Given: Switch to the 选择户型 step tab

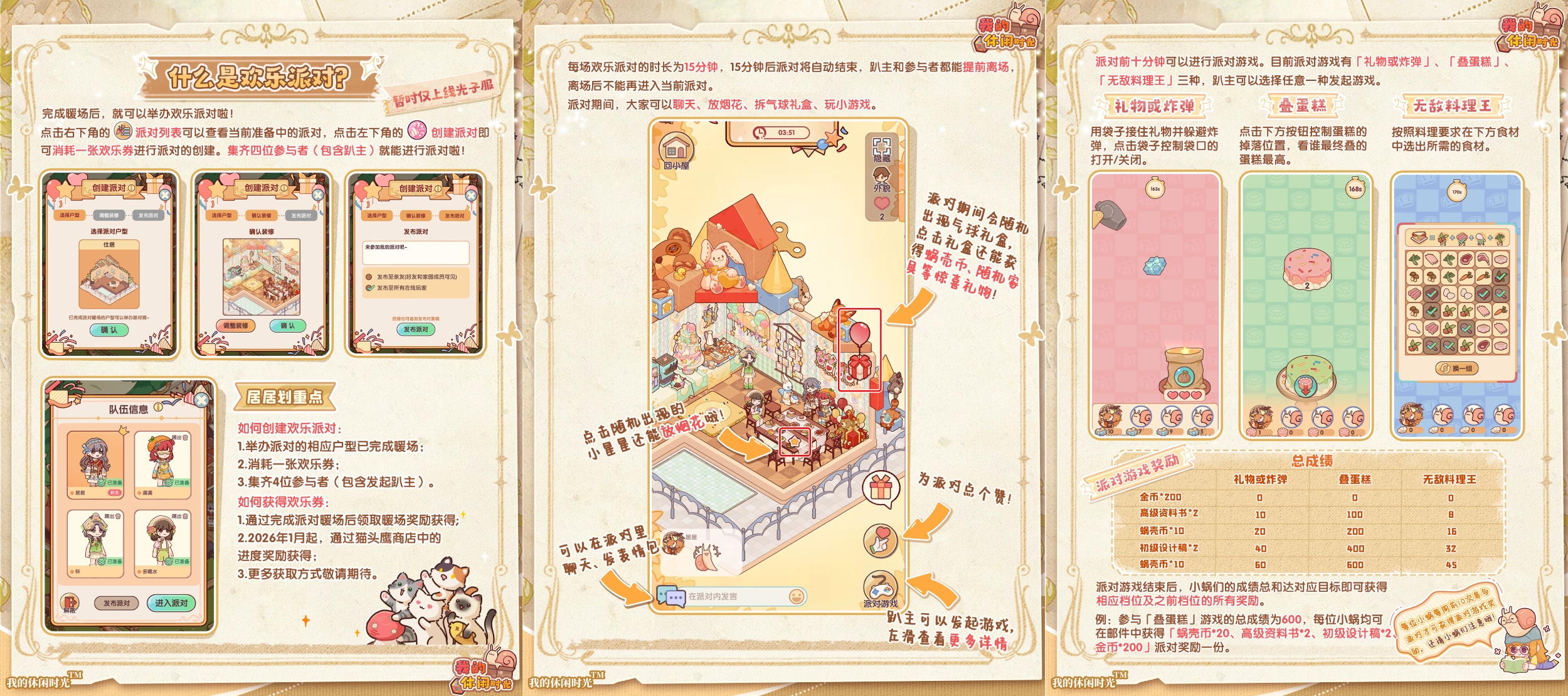Looking at the screenshot, I should pyautogui.click(x=70, y=215).
